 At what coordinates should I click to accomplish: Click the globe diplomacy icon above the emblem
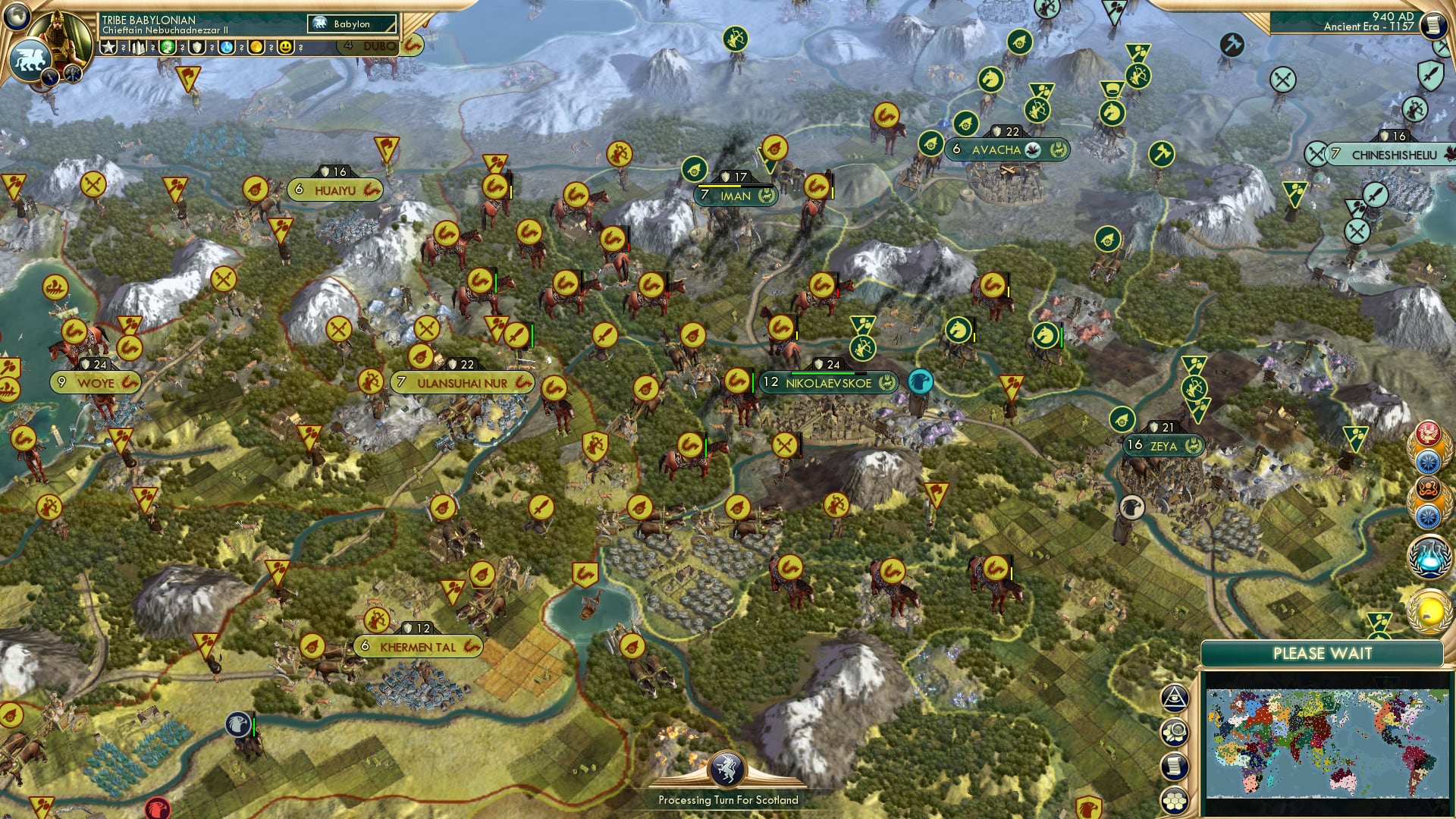[x=16, y=17]
